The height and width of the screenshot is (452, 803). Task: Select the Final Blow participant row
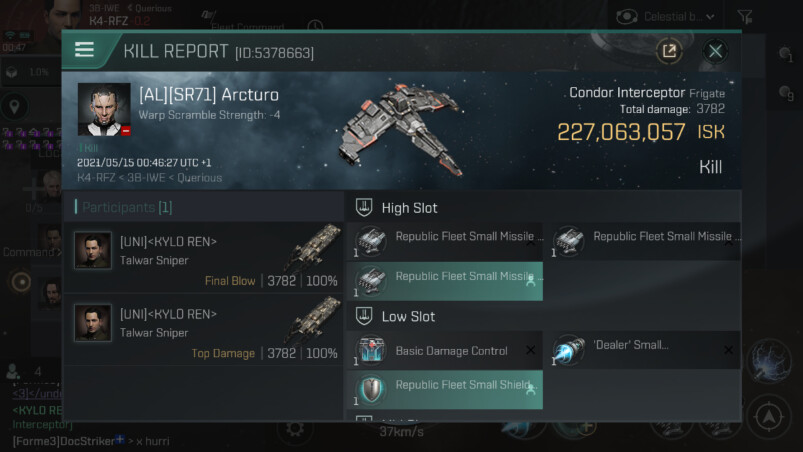coord(205,257)
